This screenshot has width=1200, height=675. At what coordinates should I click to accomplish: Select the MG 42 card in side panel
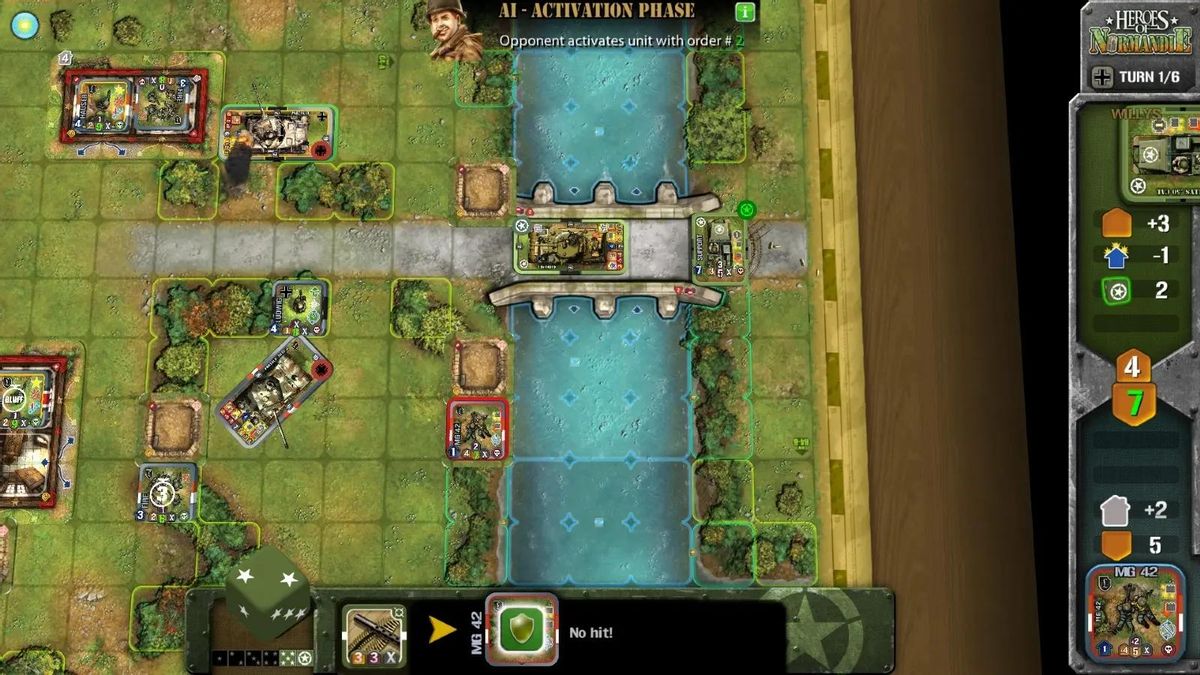[x=1135, y=614]
